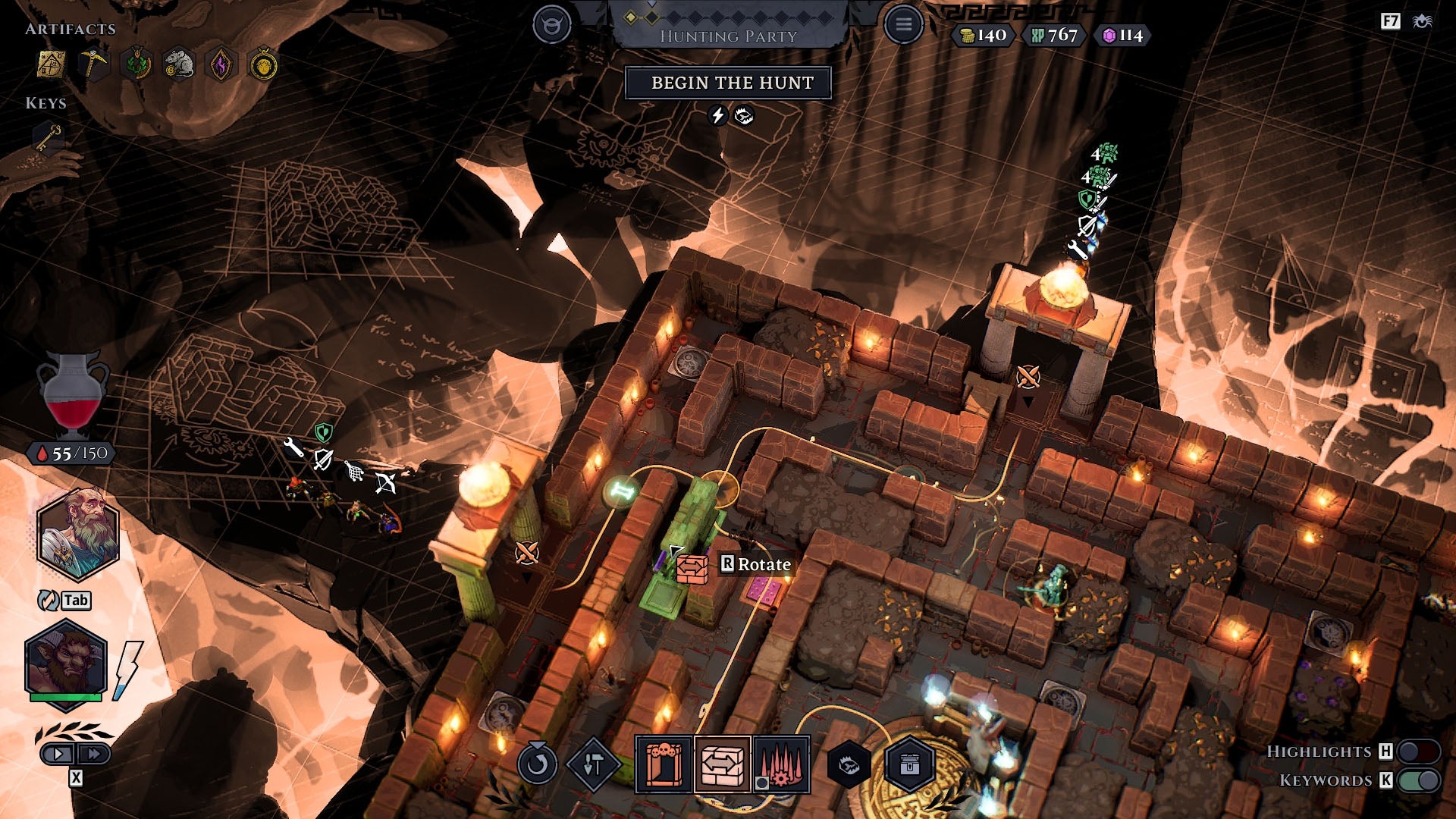The image size is (1456, 819).
Task: Click the fast-forward speed button
Action: point(94,754)
